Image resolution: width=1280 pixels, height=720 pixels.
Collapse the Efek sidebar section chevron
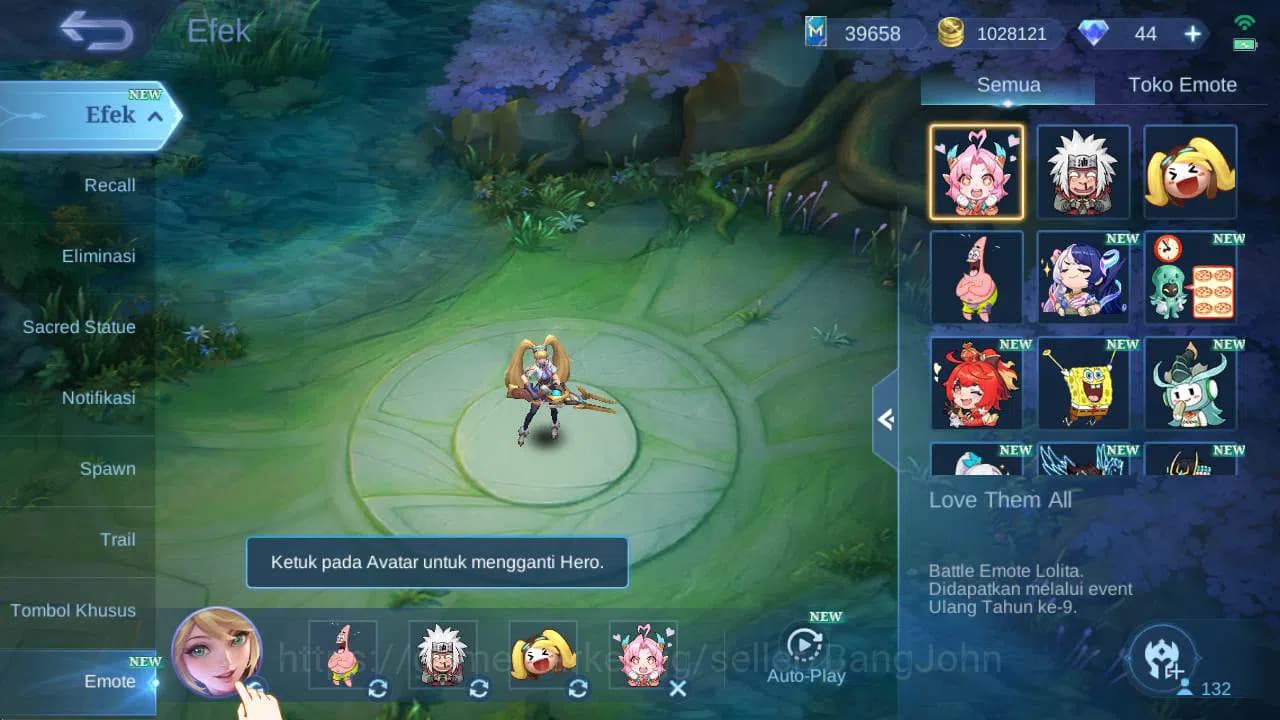[154, 115]
